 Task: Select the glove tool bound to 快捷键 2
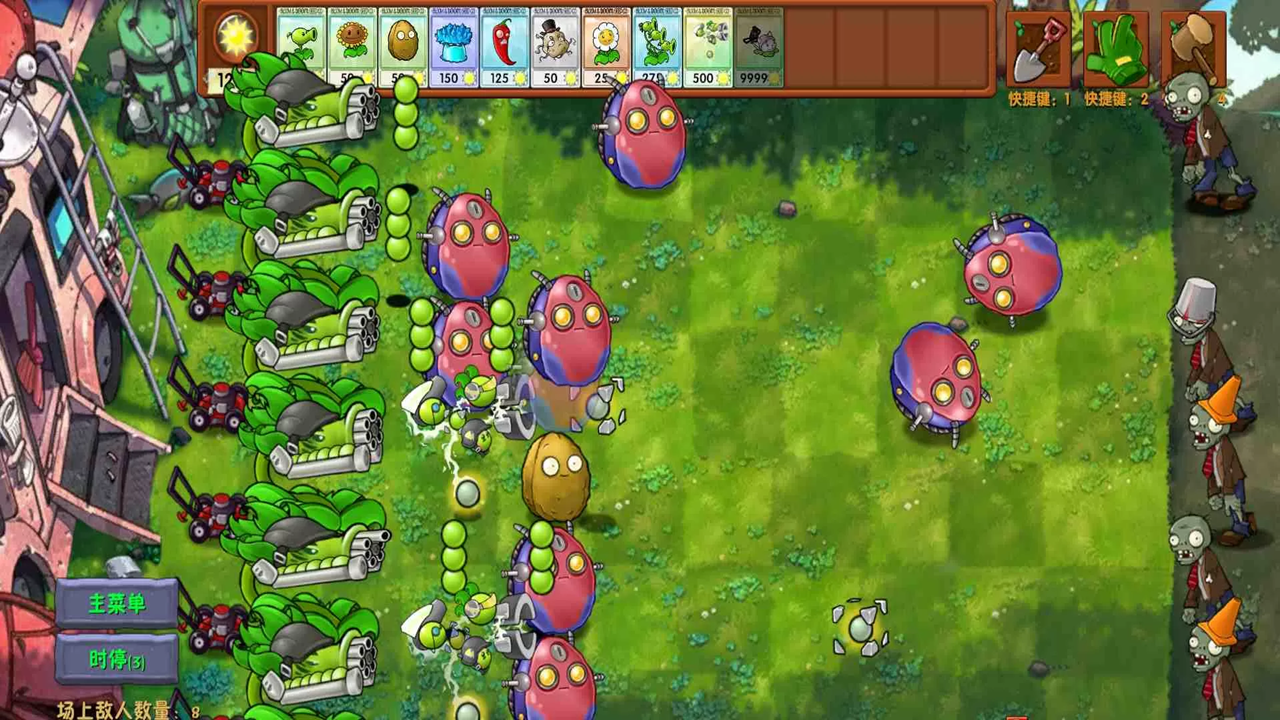1118,50
